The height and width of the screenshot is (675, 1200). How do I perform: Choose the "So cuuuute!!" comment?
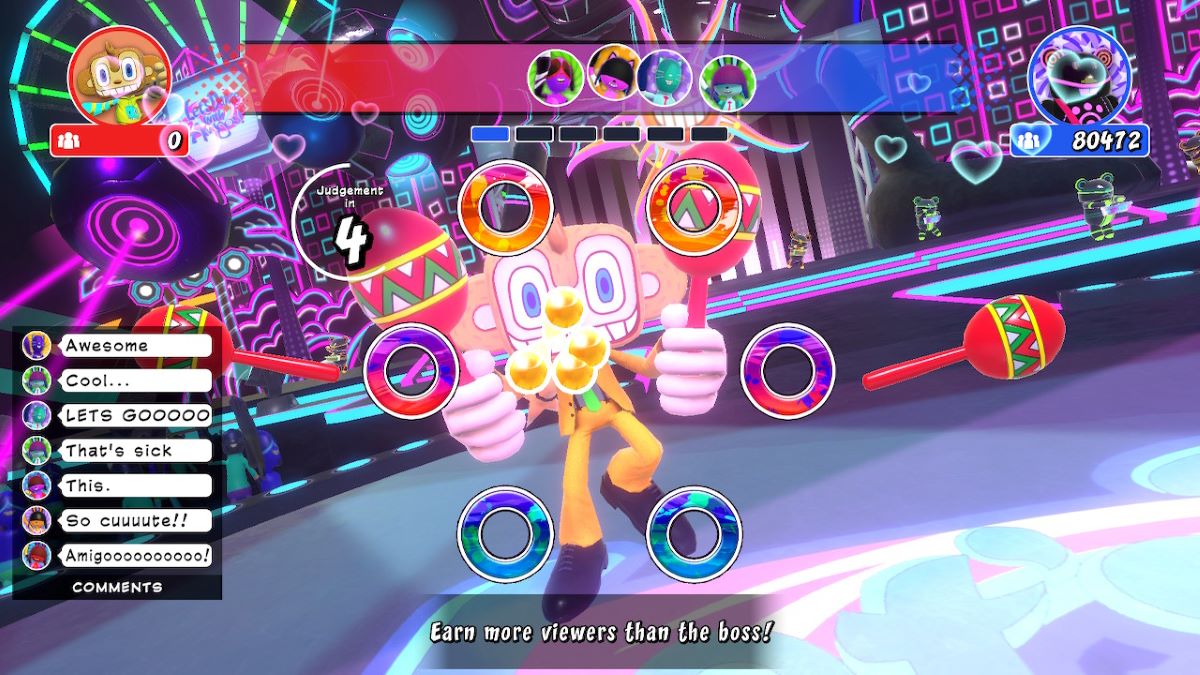coord(136,520)
